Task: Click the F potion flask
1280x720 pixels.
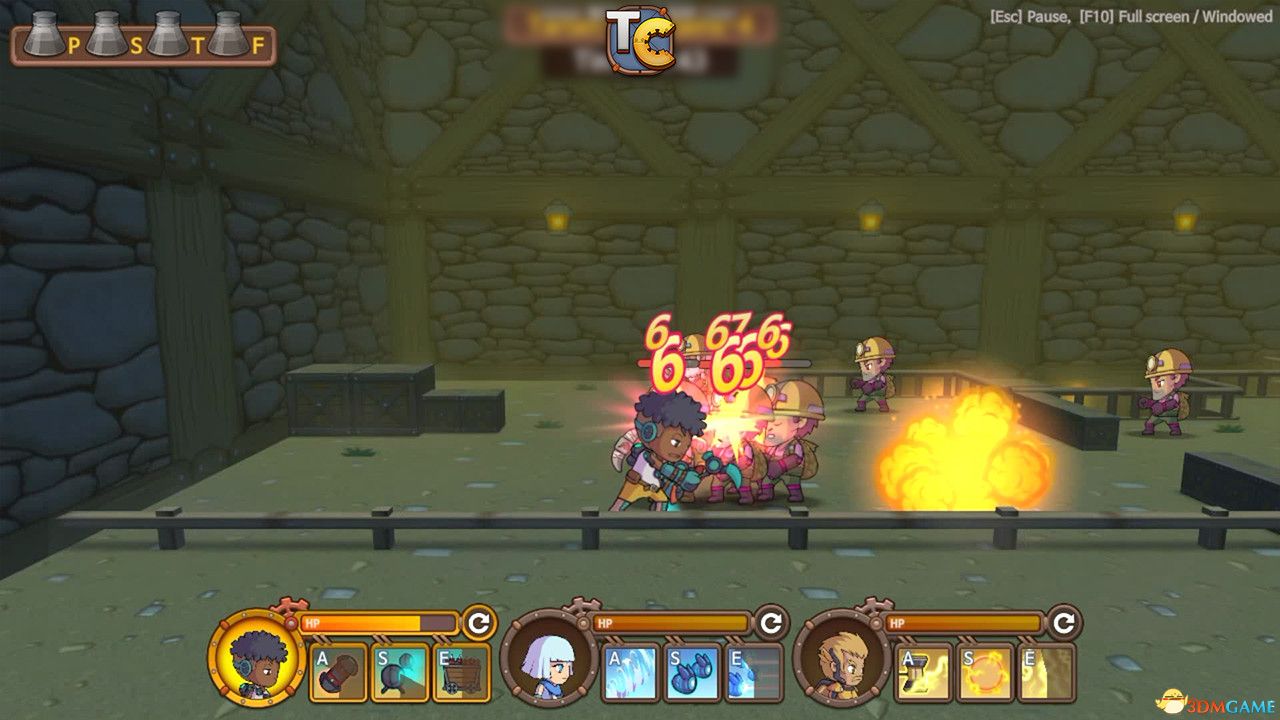Action: [x=228, y=35]
